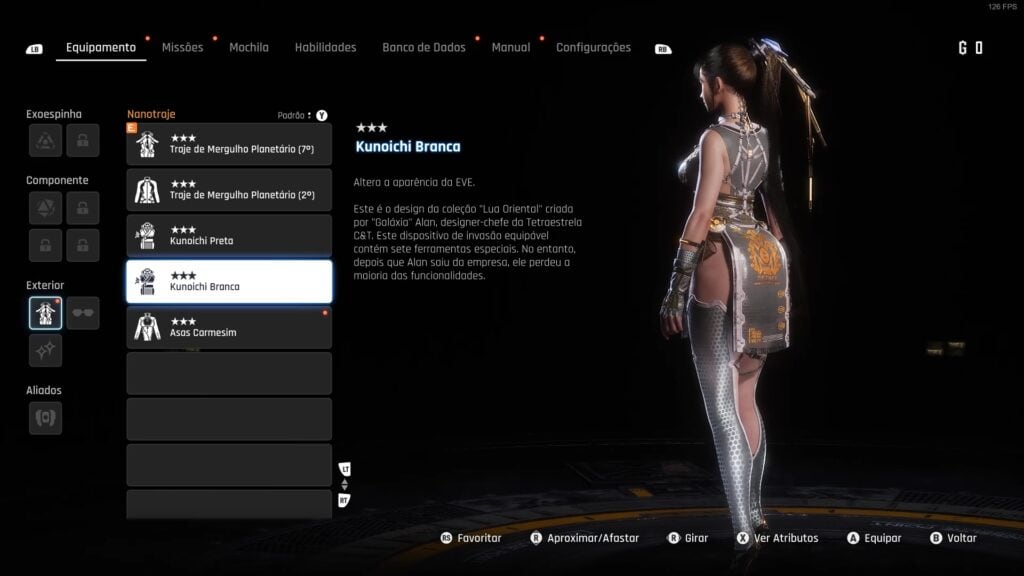
Task: Select the sparkle exterior slot
Action: (x=45, y=350)
